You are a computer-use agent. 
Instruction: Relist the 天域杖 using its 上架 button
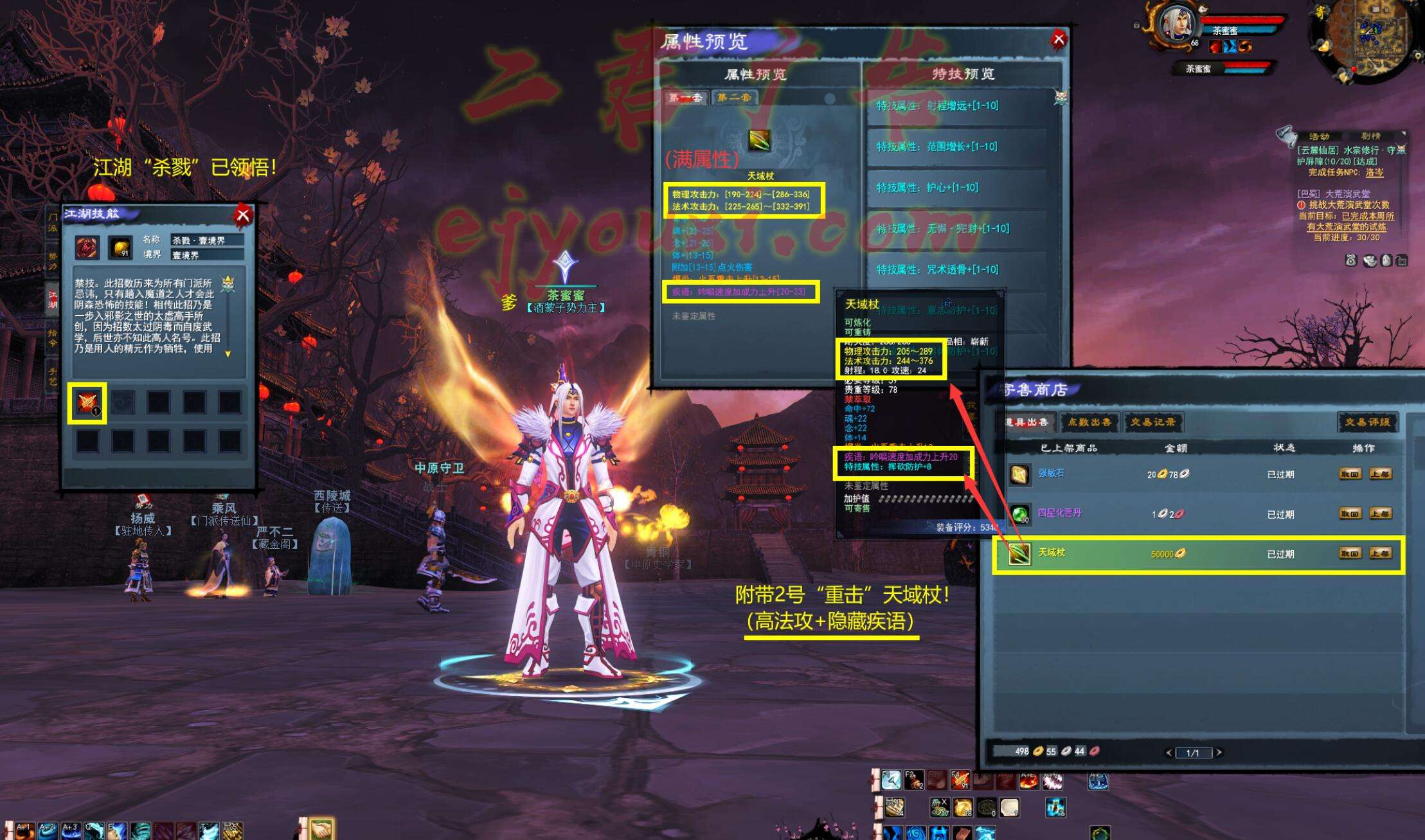(x=1380, y=553)
